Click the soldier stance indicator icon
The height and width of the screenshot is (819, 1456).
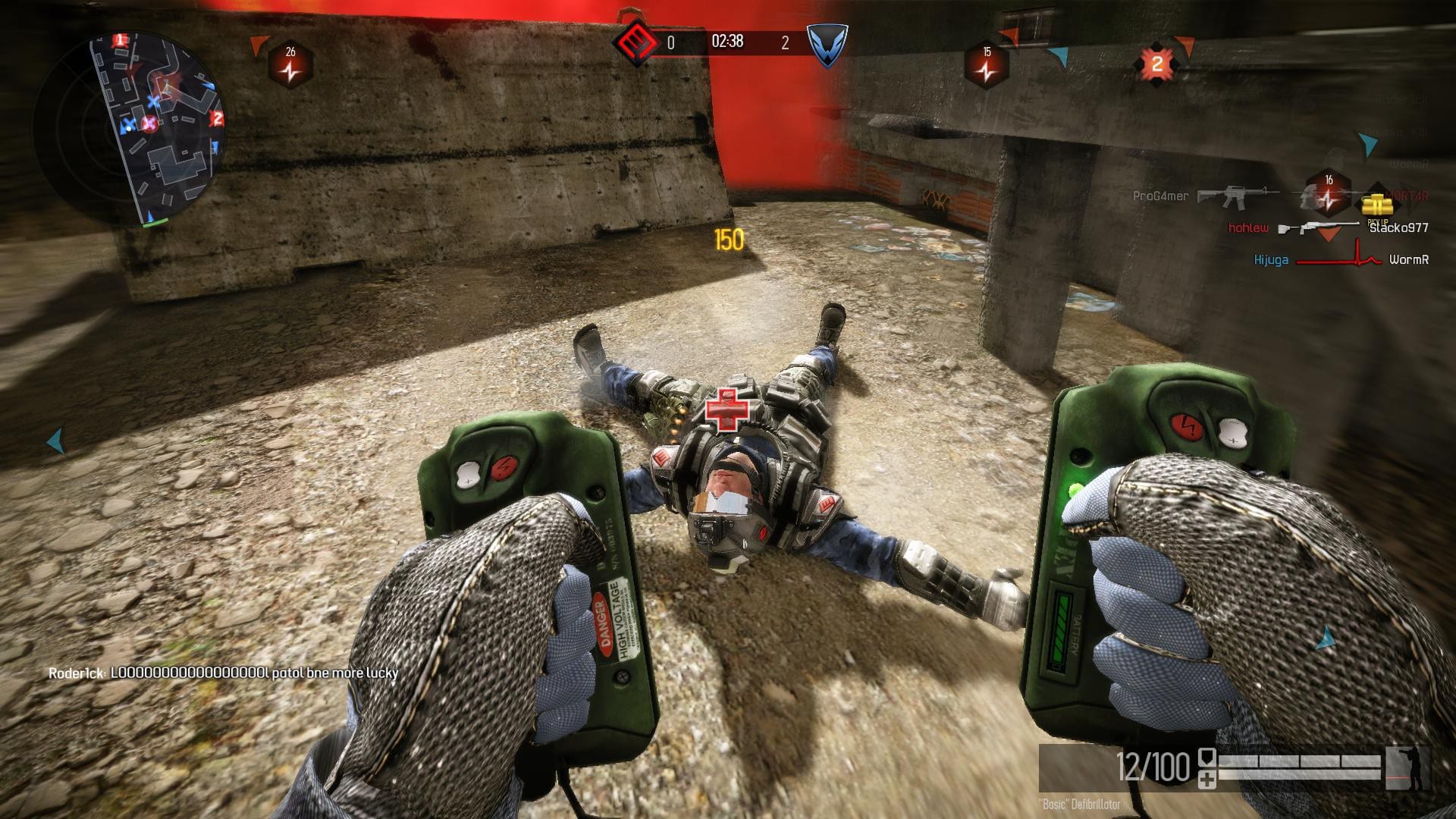pos(1407,768)
